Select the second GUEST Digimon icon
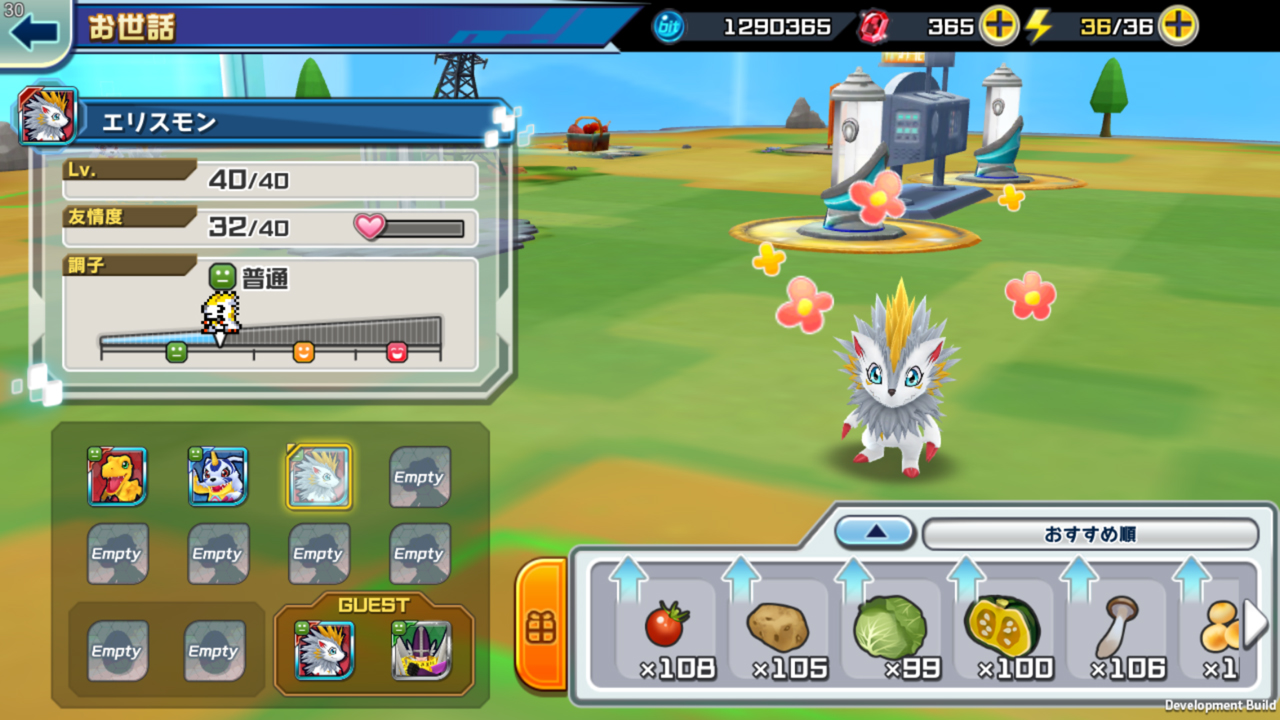1280x720 pixels. [x=421, y=650]
